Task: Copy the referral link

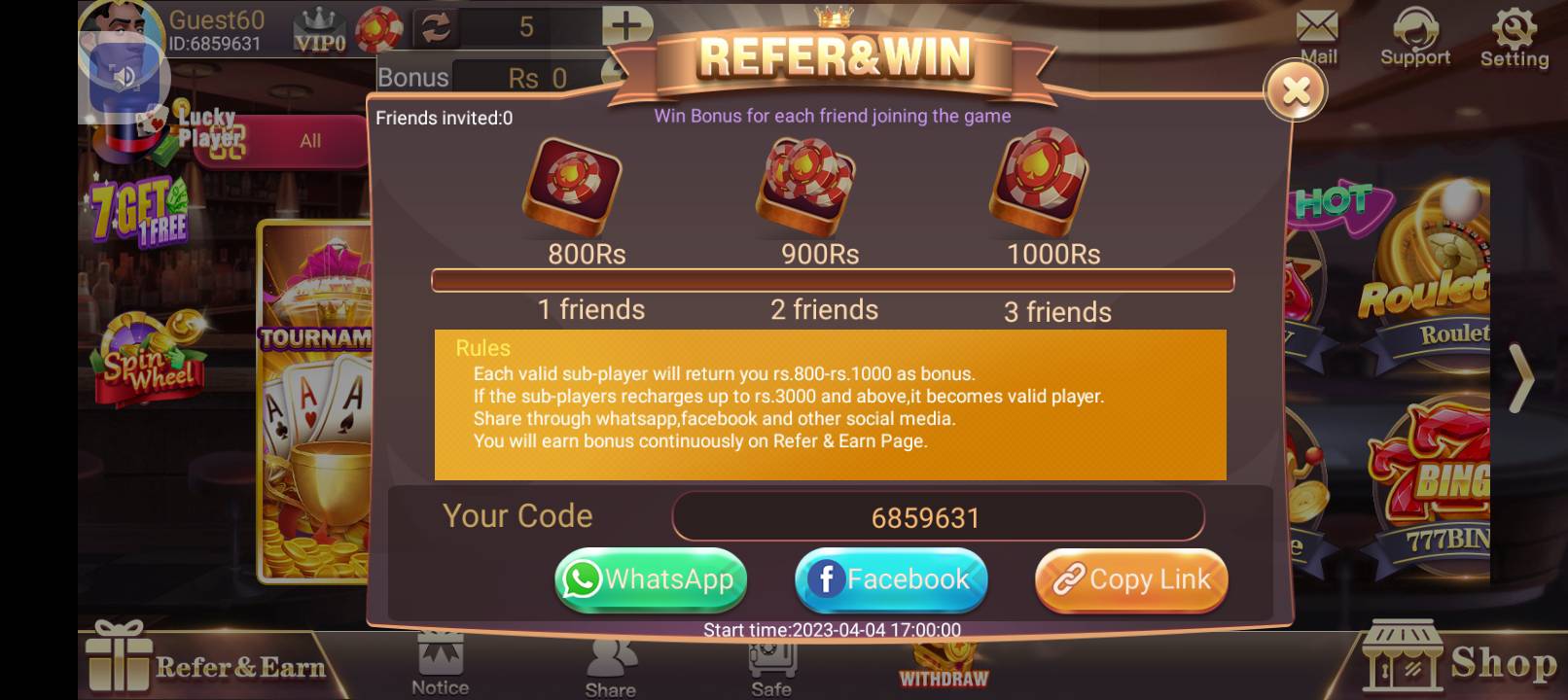Action: point(1130,579)
